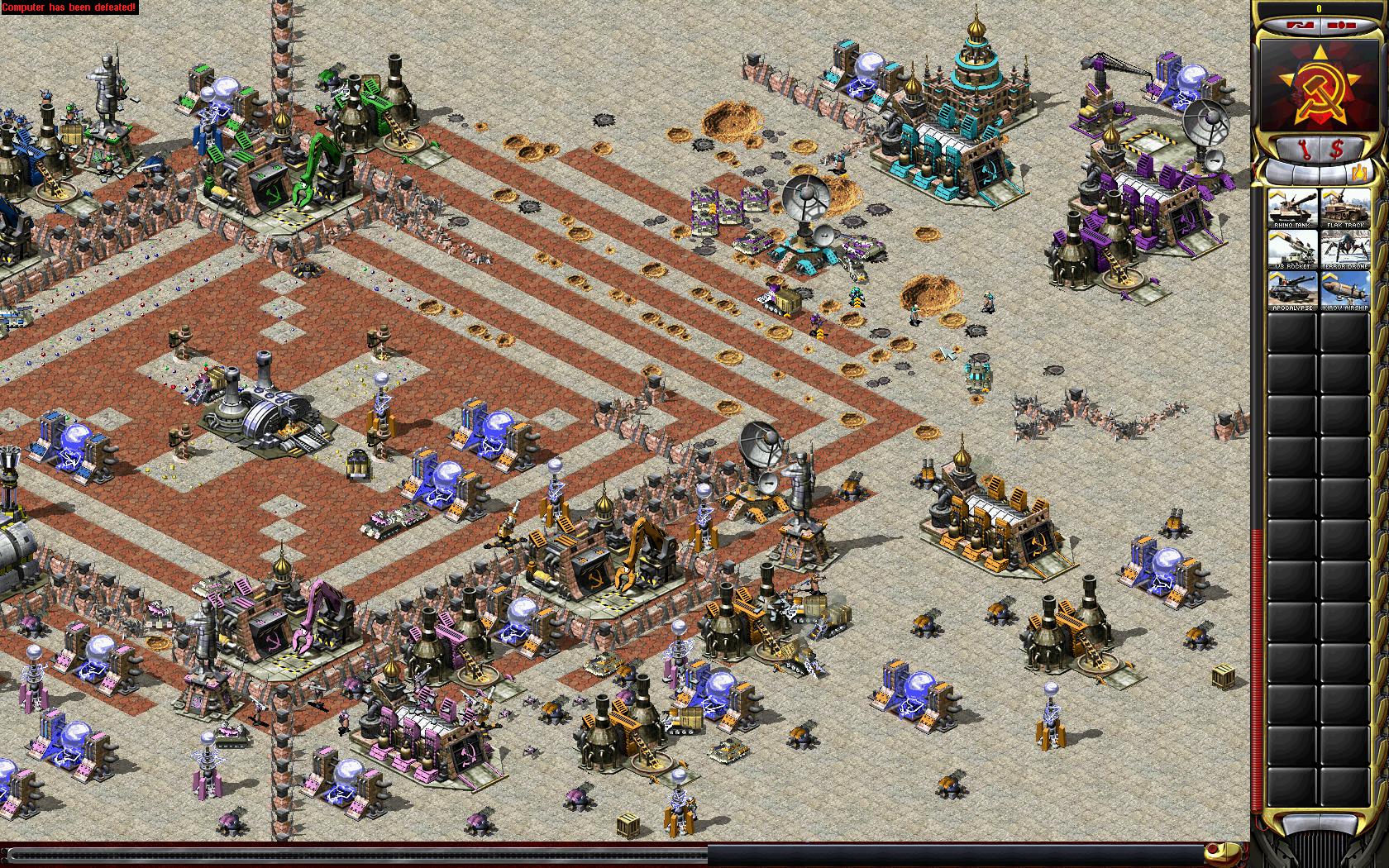Order a Kirov Airship
The height and width of the screenshot is (868, 1389).
[1345, 291]
